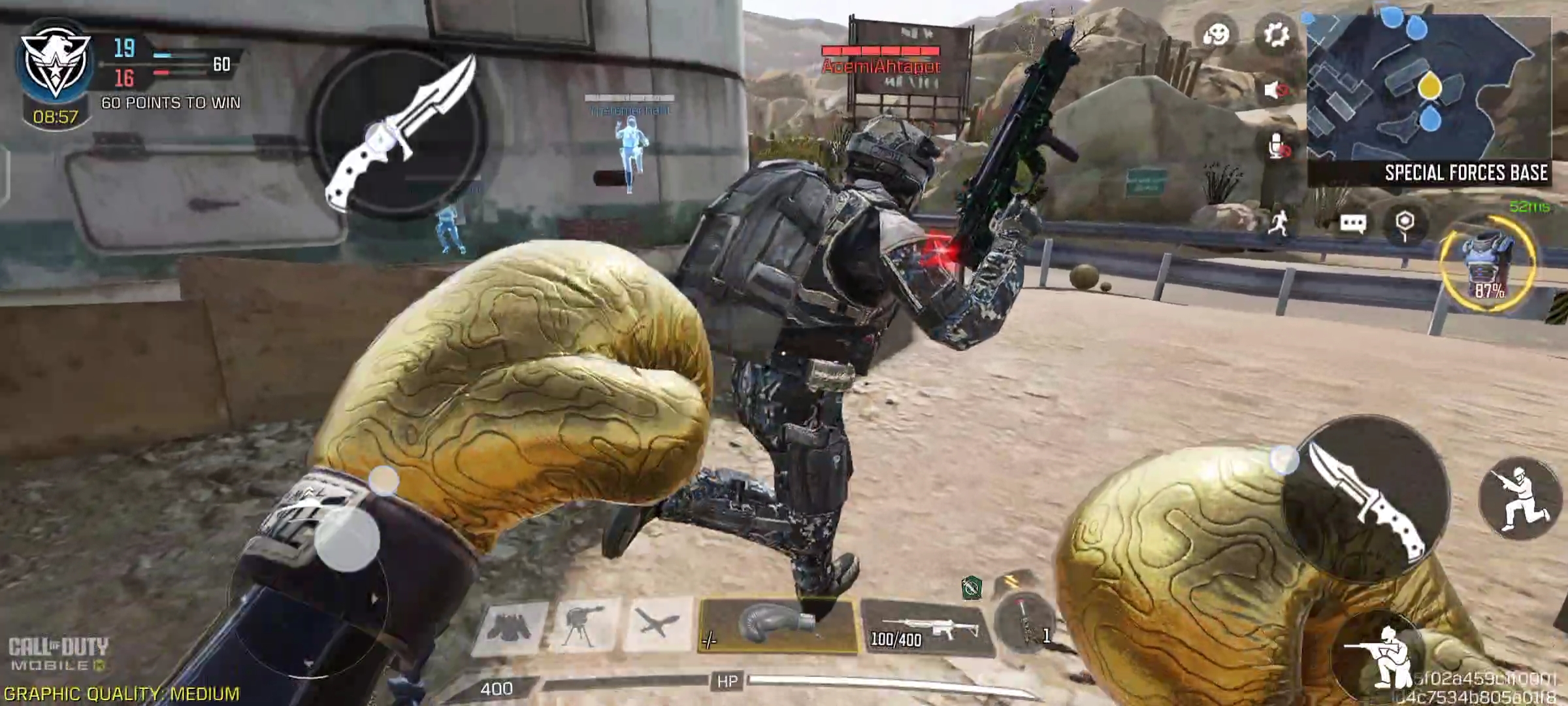
Task: Select the boxing glove weapon slot
Action: pyautogui.click(x=777, y=626)
